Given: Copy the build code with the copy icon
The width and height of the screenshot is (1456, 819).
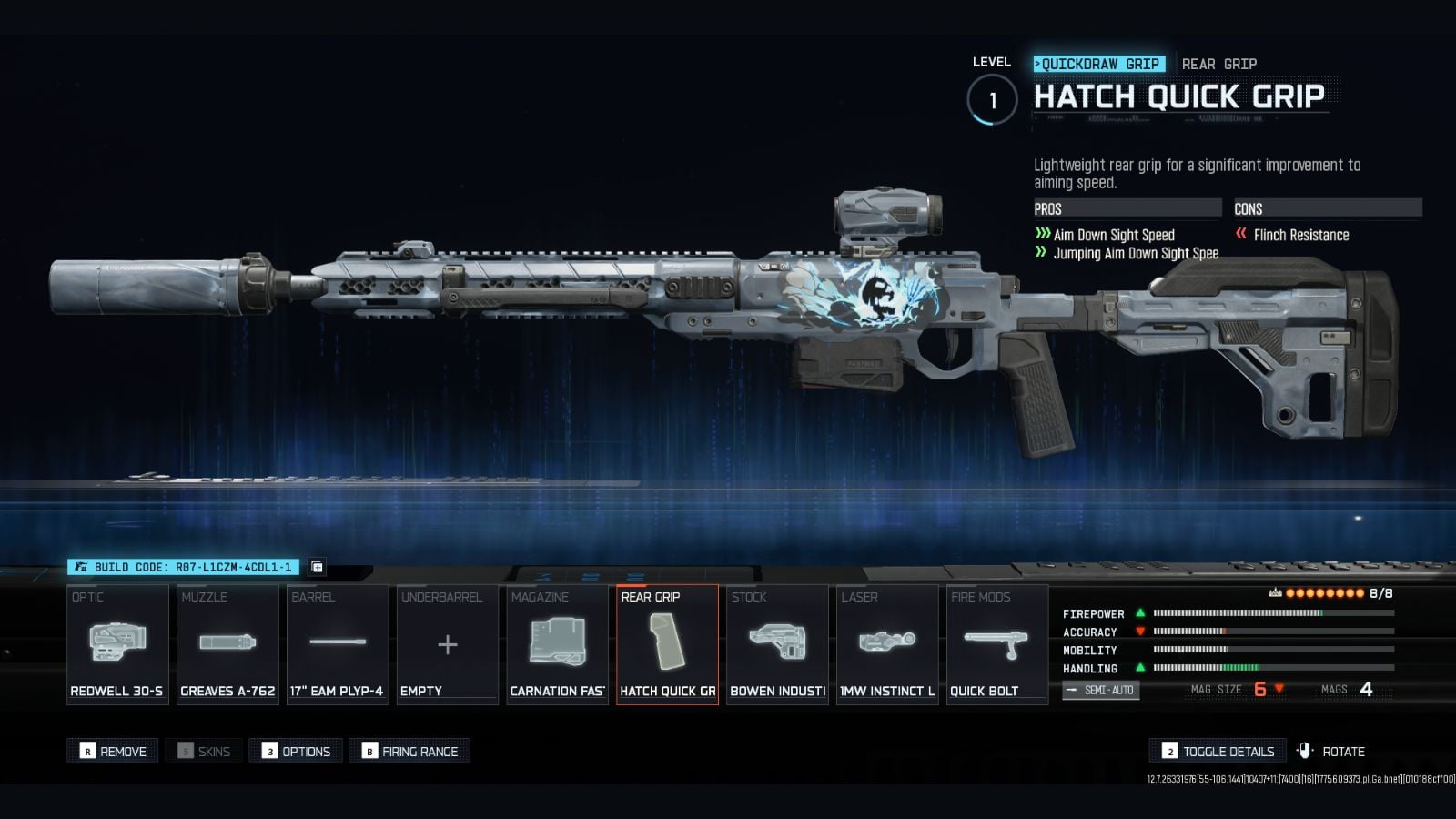Looking at the screenshot, I should tap(318, 567).
